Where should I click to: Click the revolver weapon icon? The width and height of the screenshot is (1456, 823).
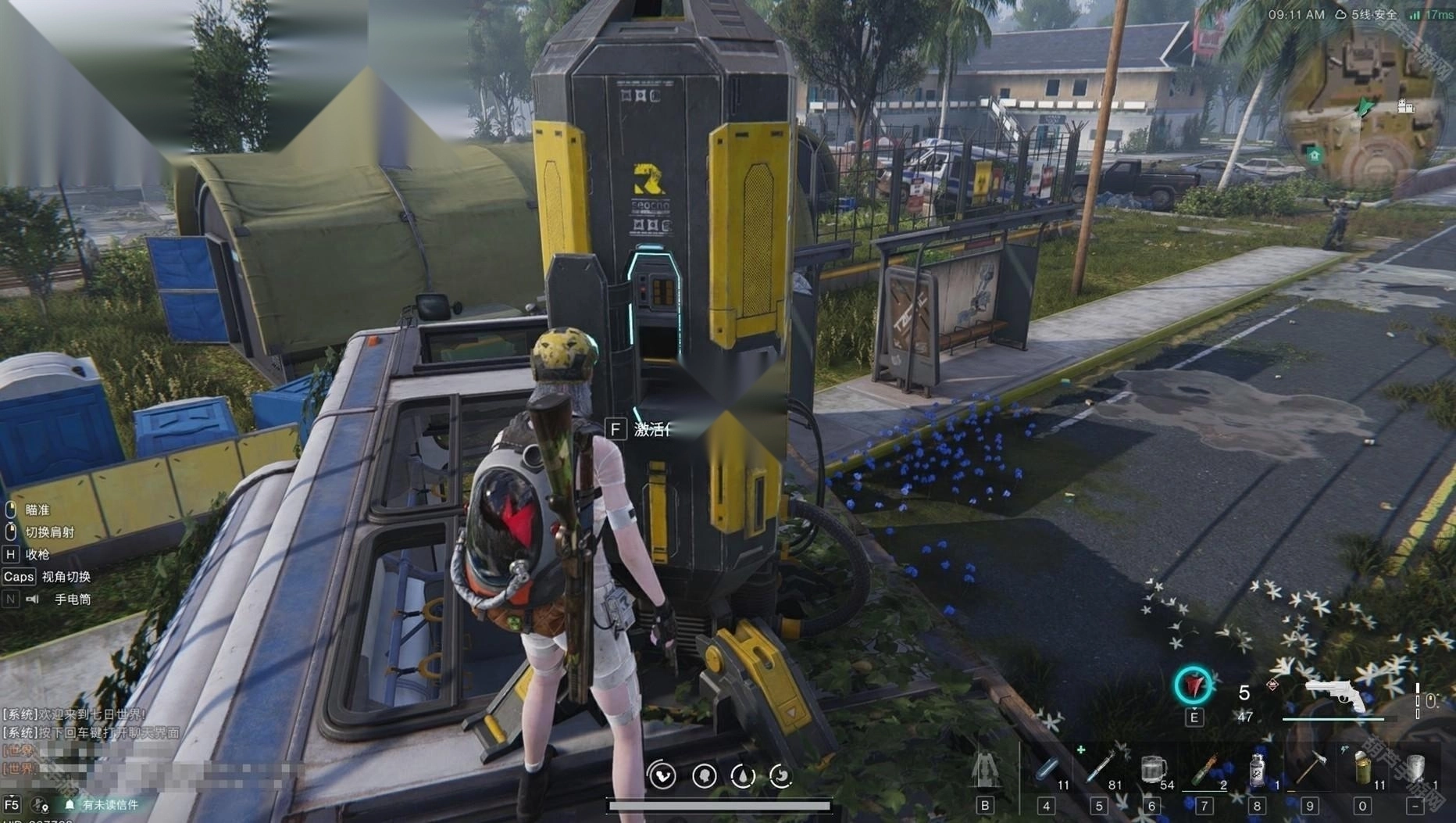coord(1336,695)
